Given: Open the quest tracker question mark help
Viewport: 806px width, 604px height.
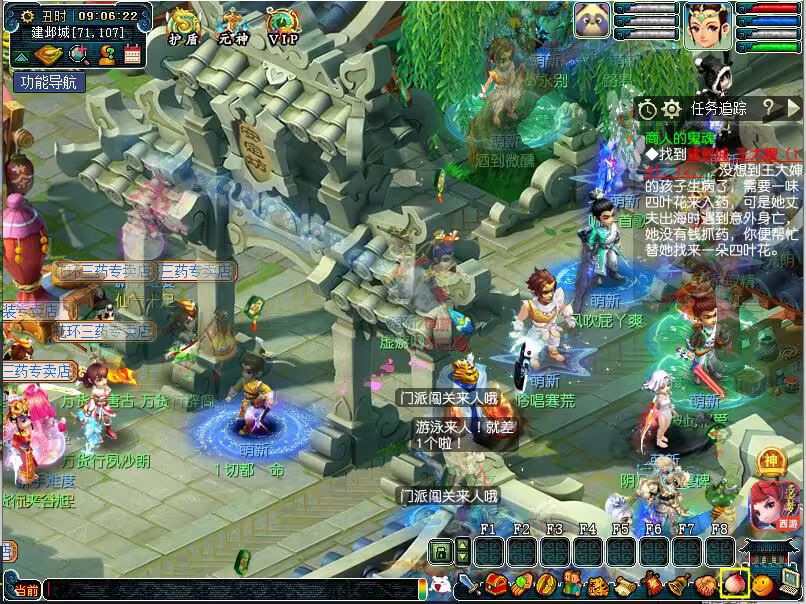Looking at the screenshot, I should [768, 108].
